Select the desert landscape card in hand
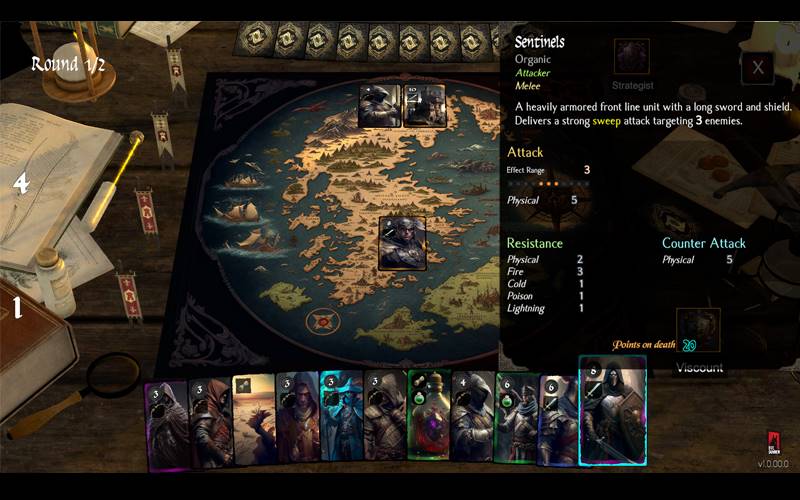The height and width of the screenshot is (500, 800). point(253,418)
